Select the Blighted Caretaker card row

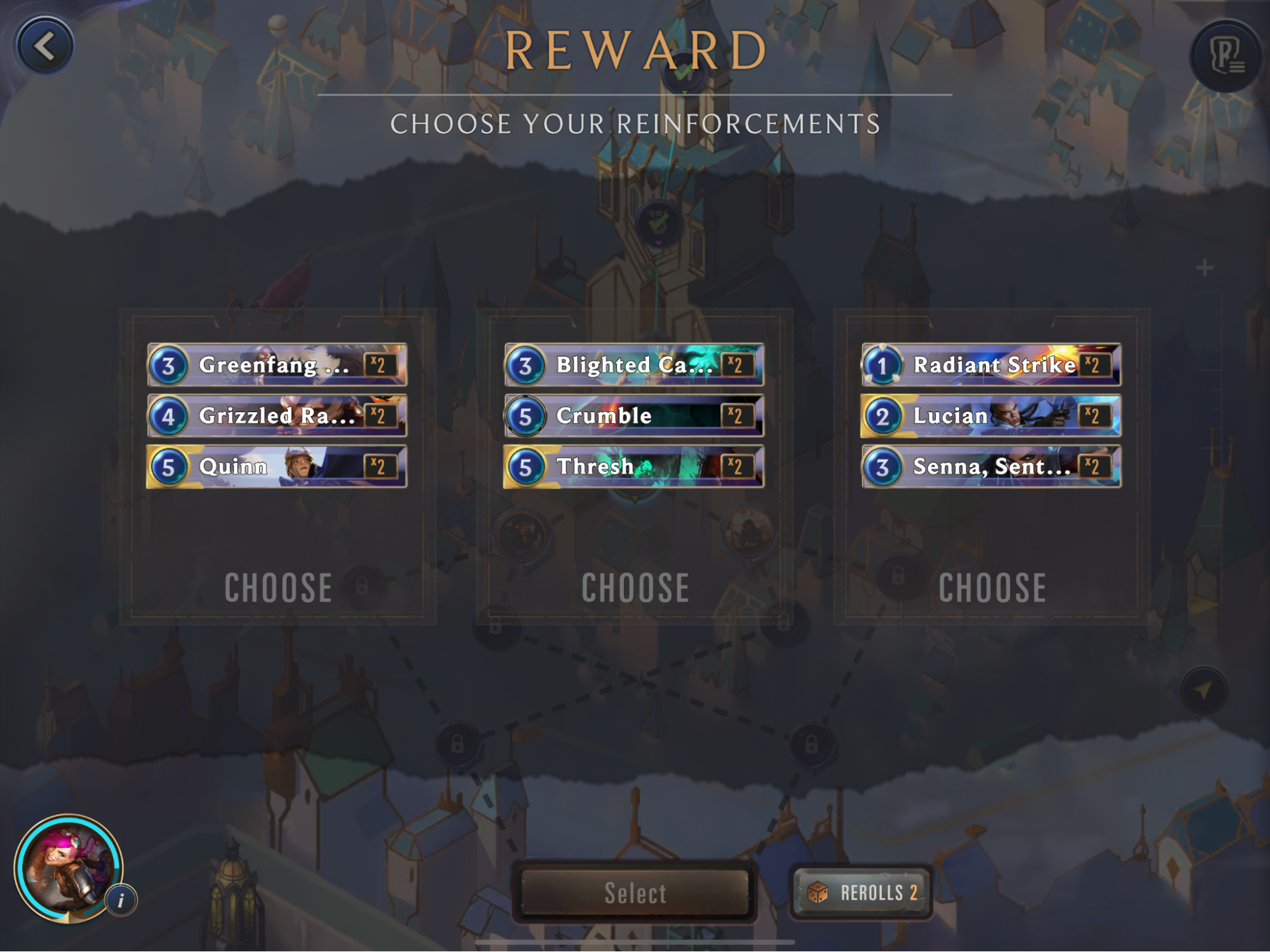coord(634,365)
